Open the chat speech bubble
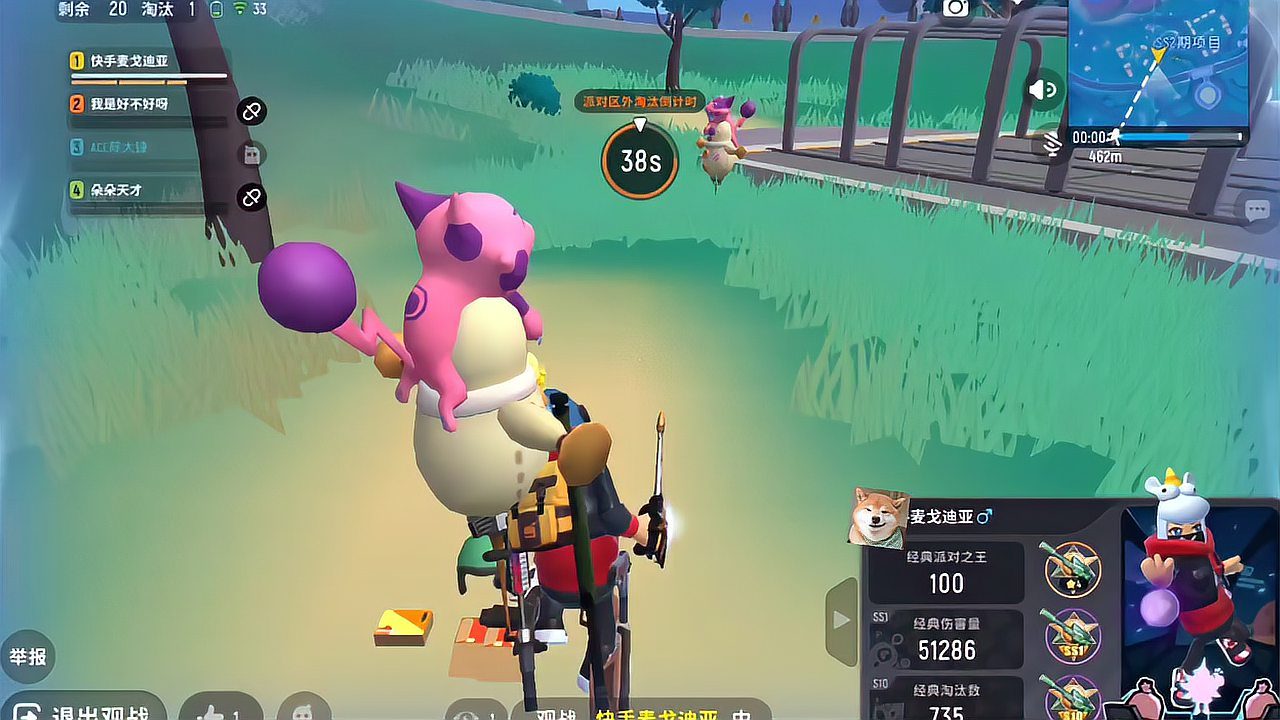1280x720 pixels. 1257,210
